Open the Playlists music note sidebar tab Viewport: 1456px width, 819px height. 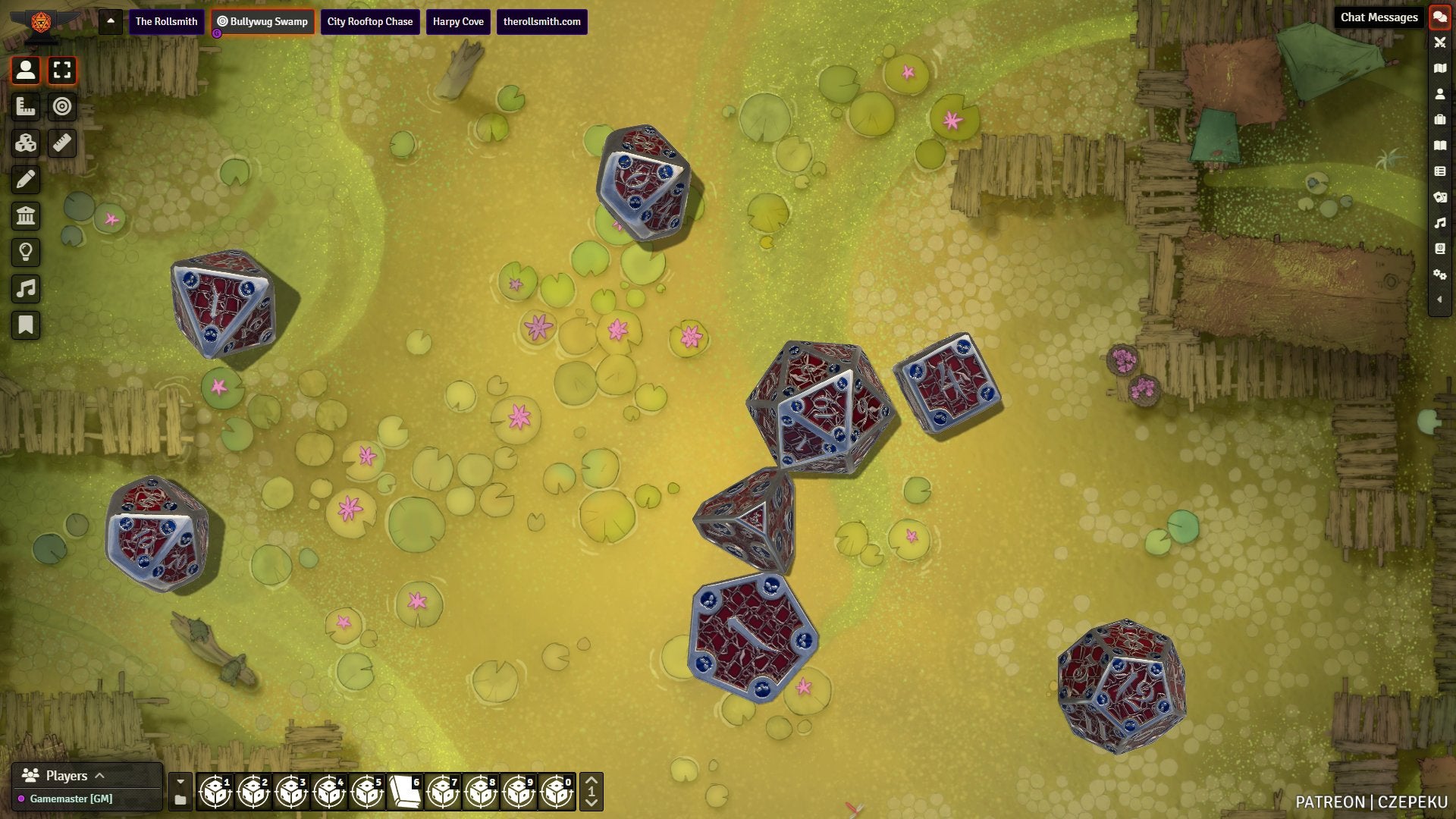click(x=1439, y=223)
